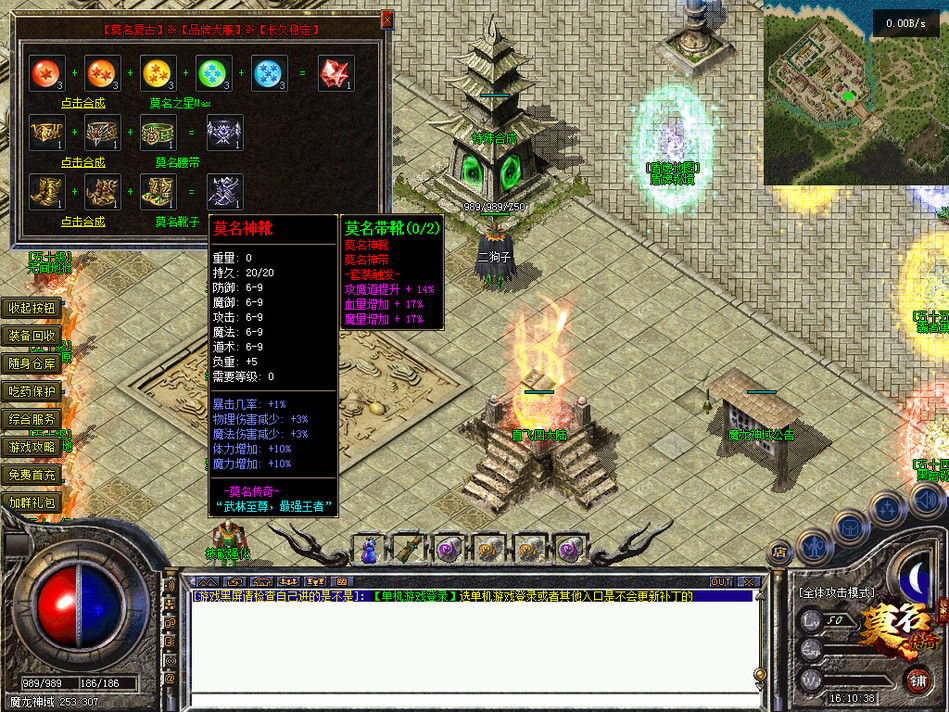Open 吃药保护 potion protection settings
Viewport: 949px width, 712px height.
pos(32,392)
